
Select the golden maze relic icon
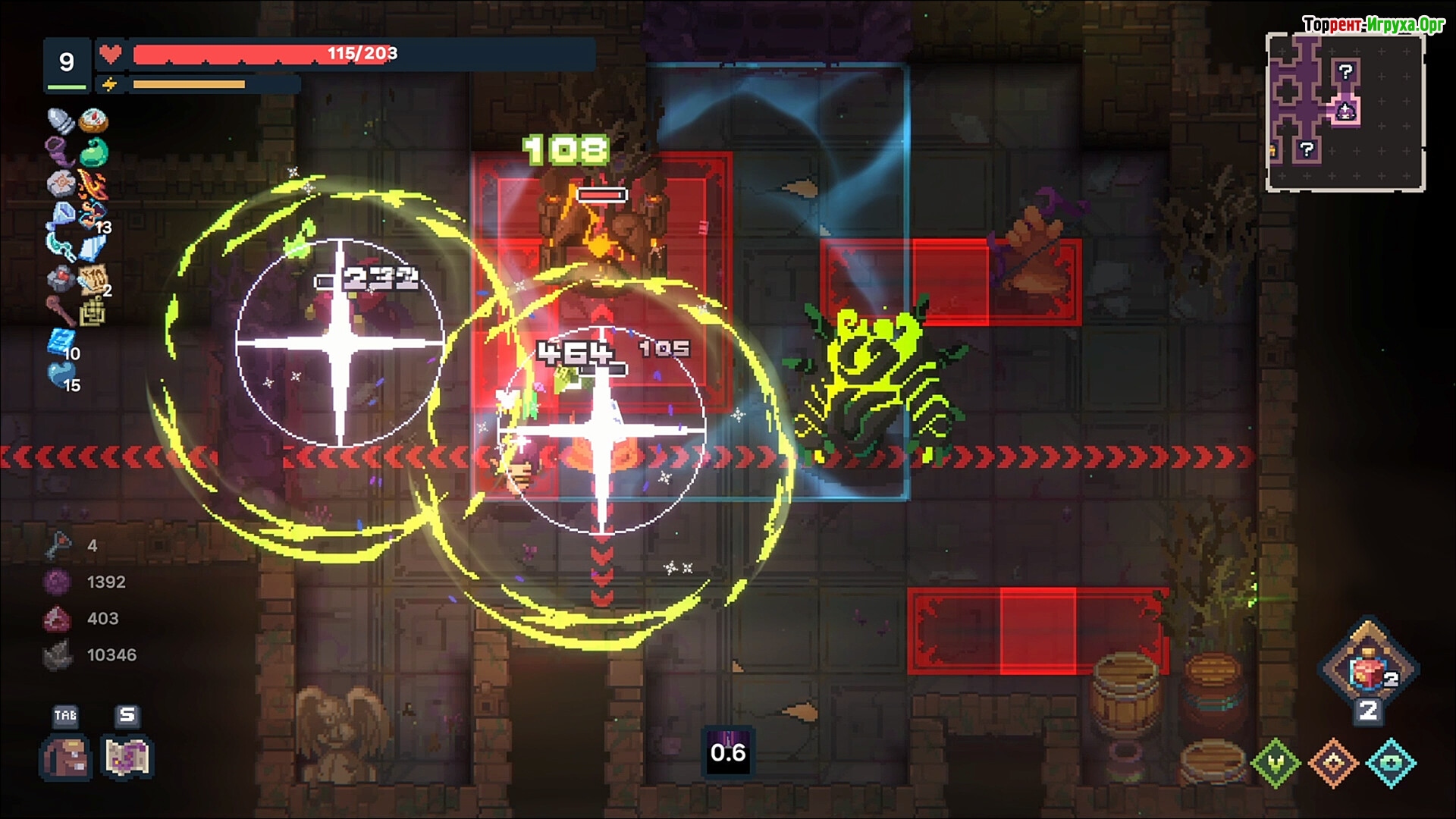(94, 311)
